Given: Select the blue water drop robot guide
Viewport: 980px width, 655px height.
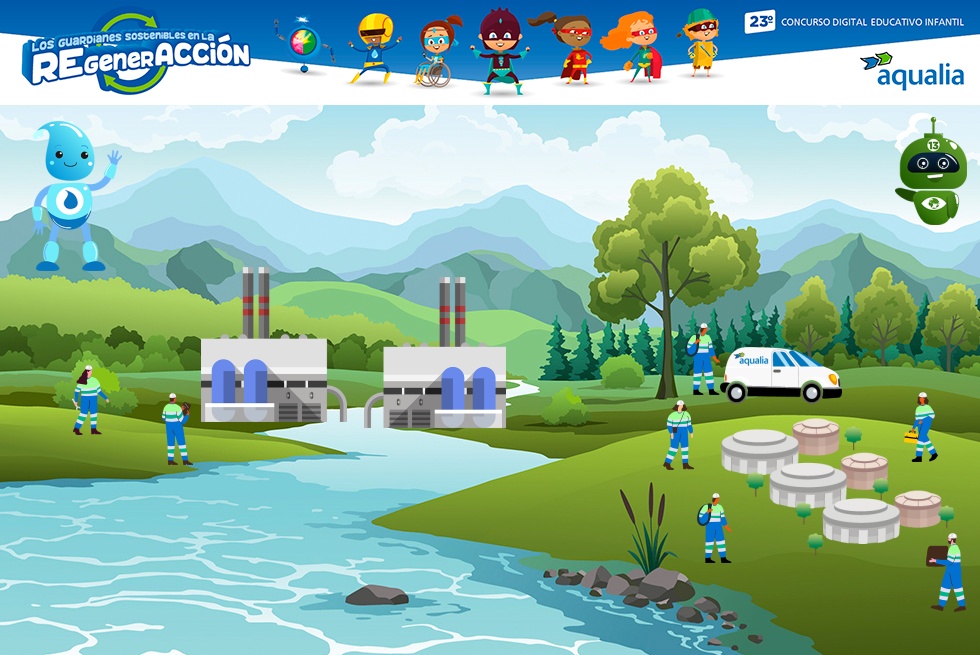Looking at the screenshot, I should click(x=71, y=196).
